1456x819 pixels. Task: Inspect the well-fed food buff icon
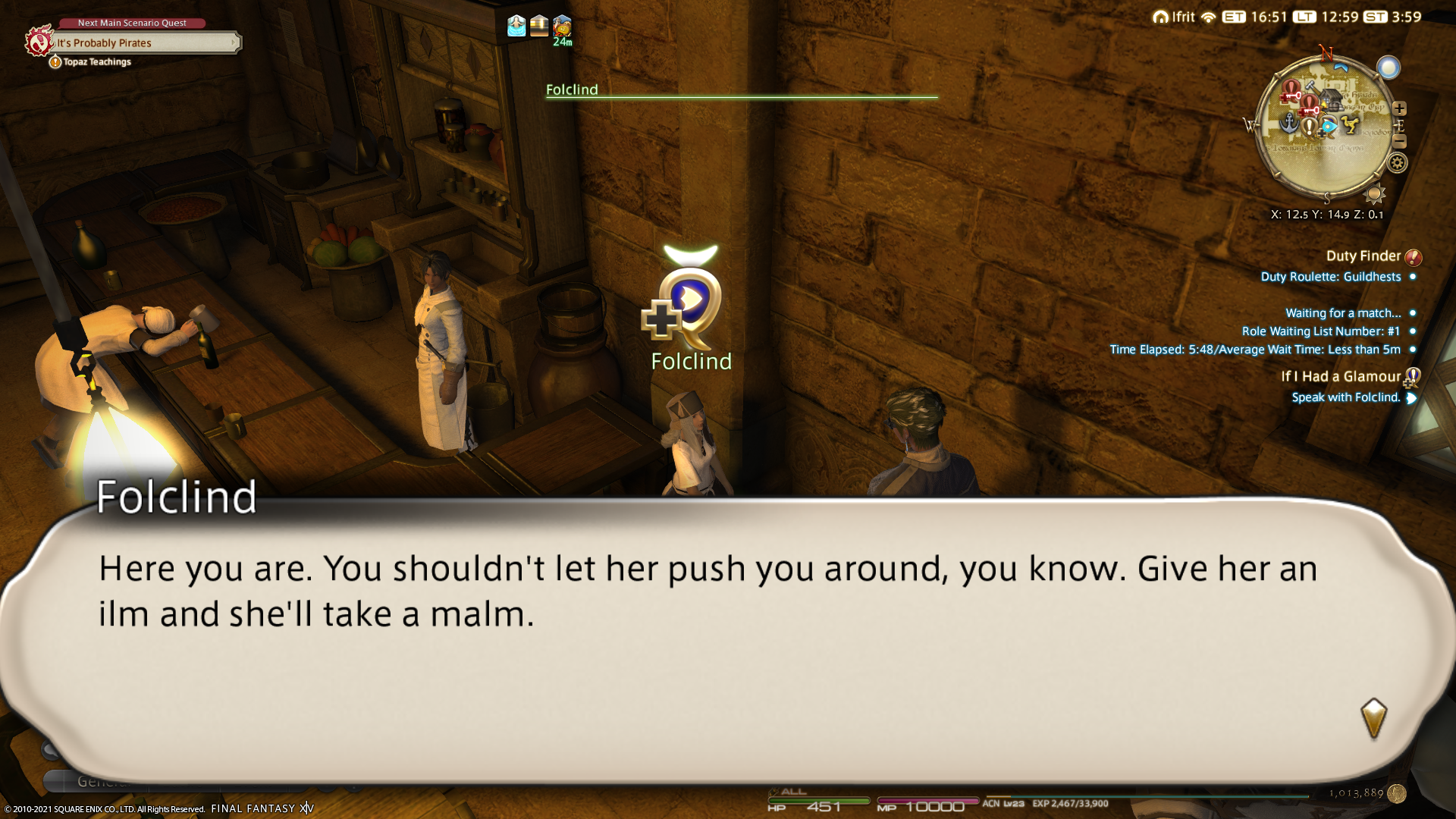point(563,26)
